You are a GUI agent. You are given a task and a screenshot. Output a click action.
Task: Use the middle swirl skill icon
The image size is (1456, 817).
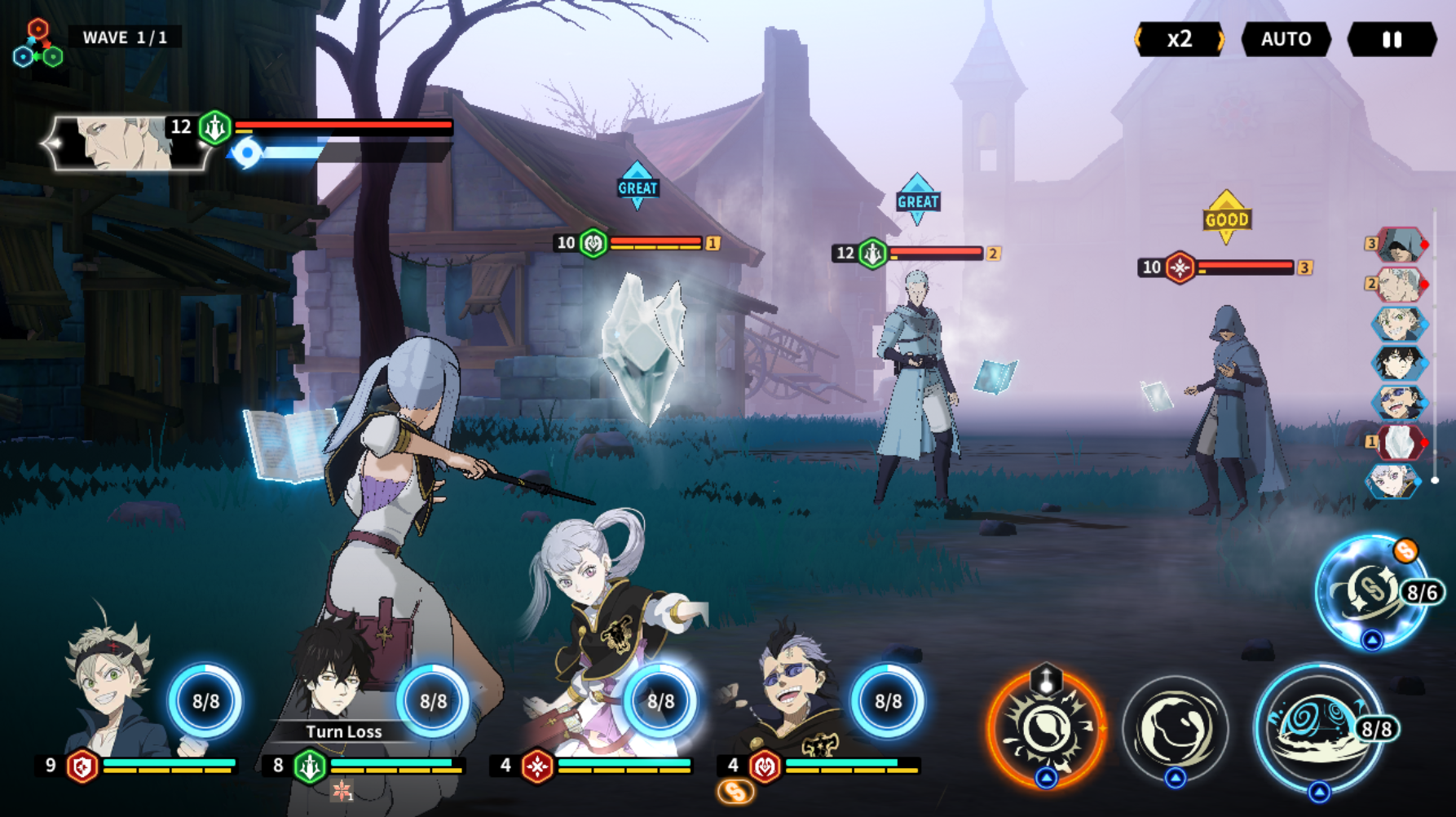coord(1175,728)
